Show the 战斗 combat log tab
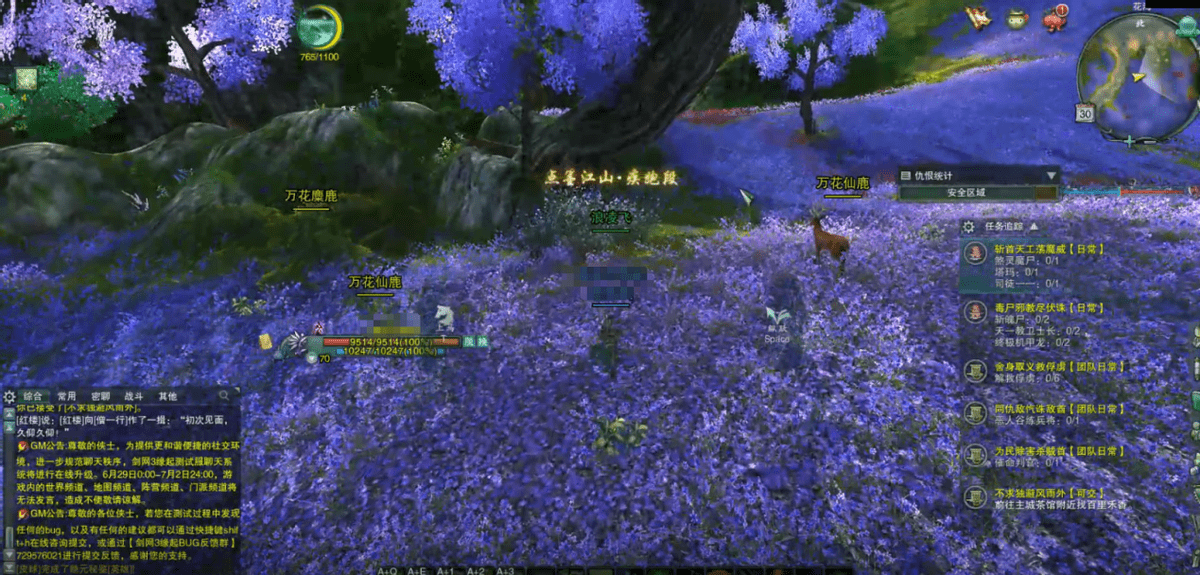The height and width of the screenshot is (575, 1200). [135, 396]
